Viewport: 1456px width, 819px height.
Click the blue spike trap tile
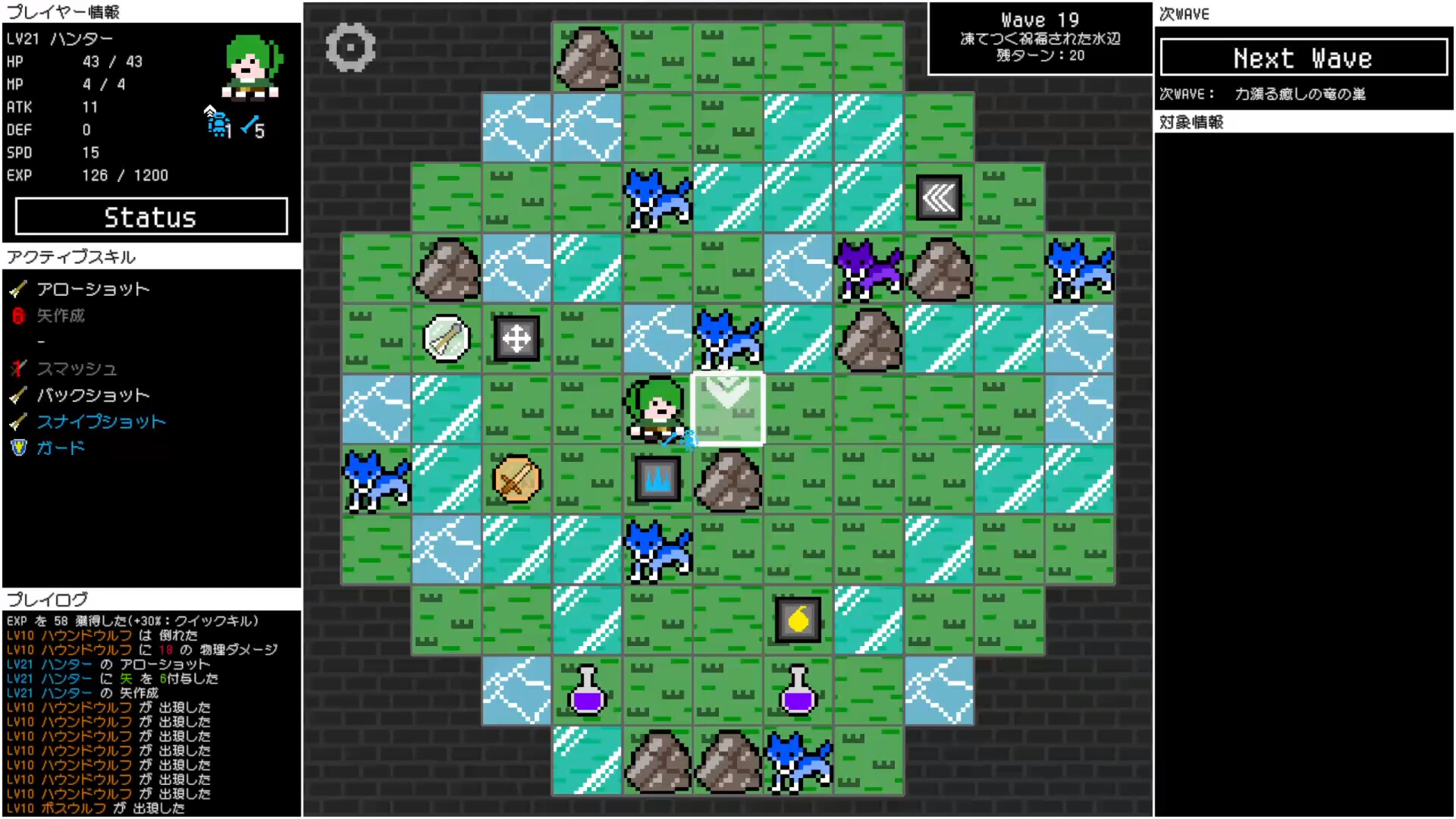pos(657,477)
